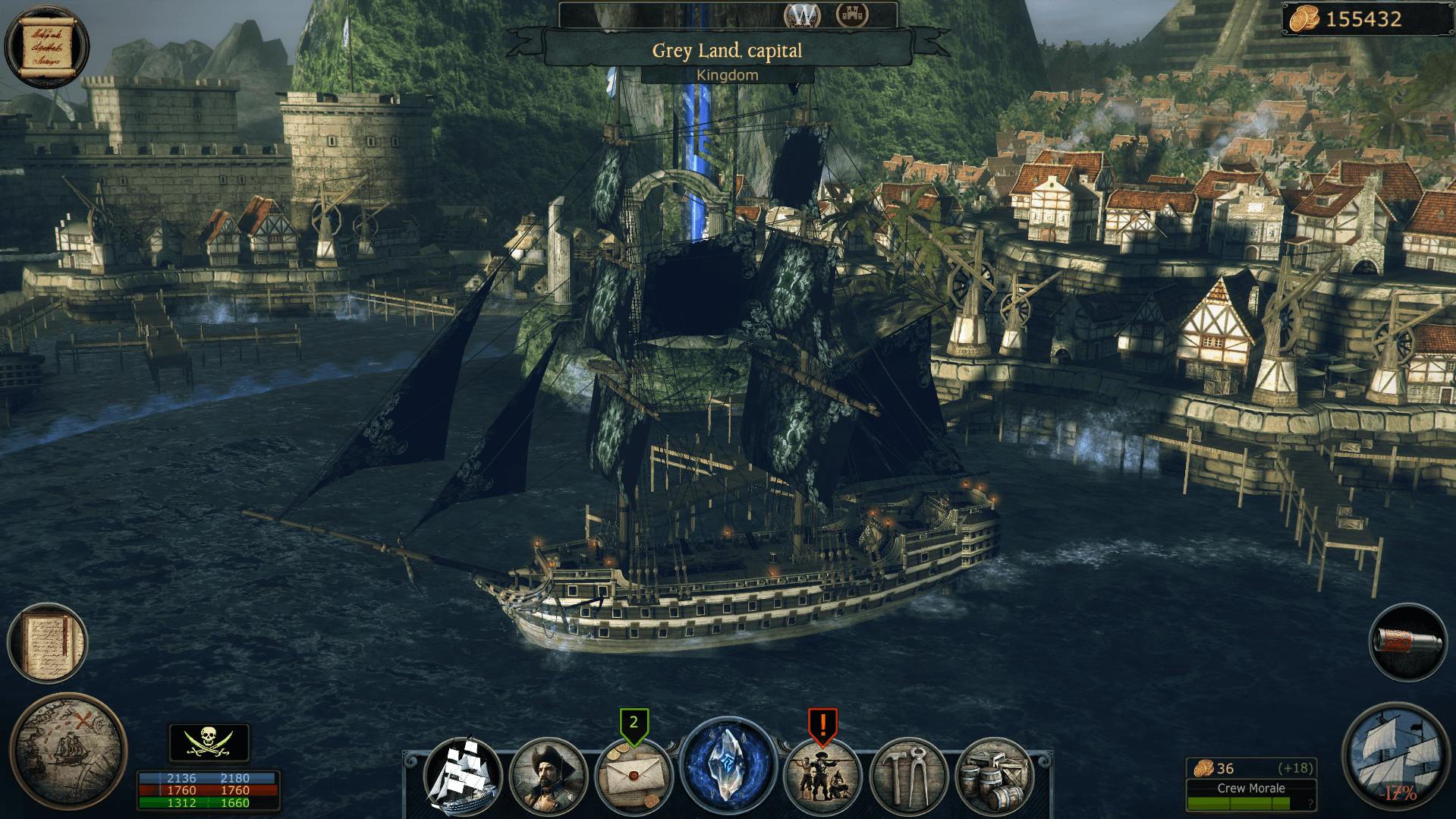The width and height of the screenshot is (1456, 819).
Task: Open the sealed letter quests icon
Action: pos(634,777)
